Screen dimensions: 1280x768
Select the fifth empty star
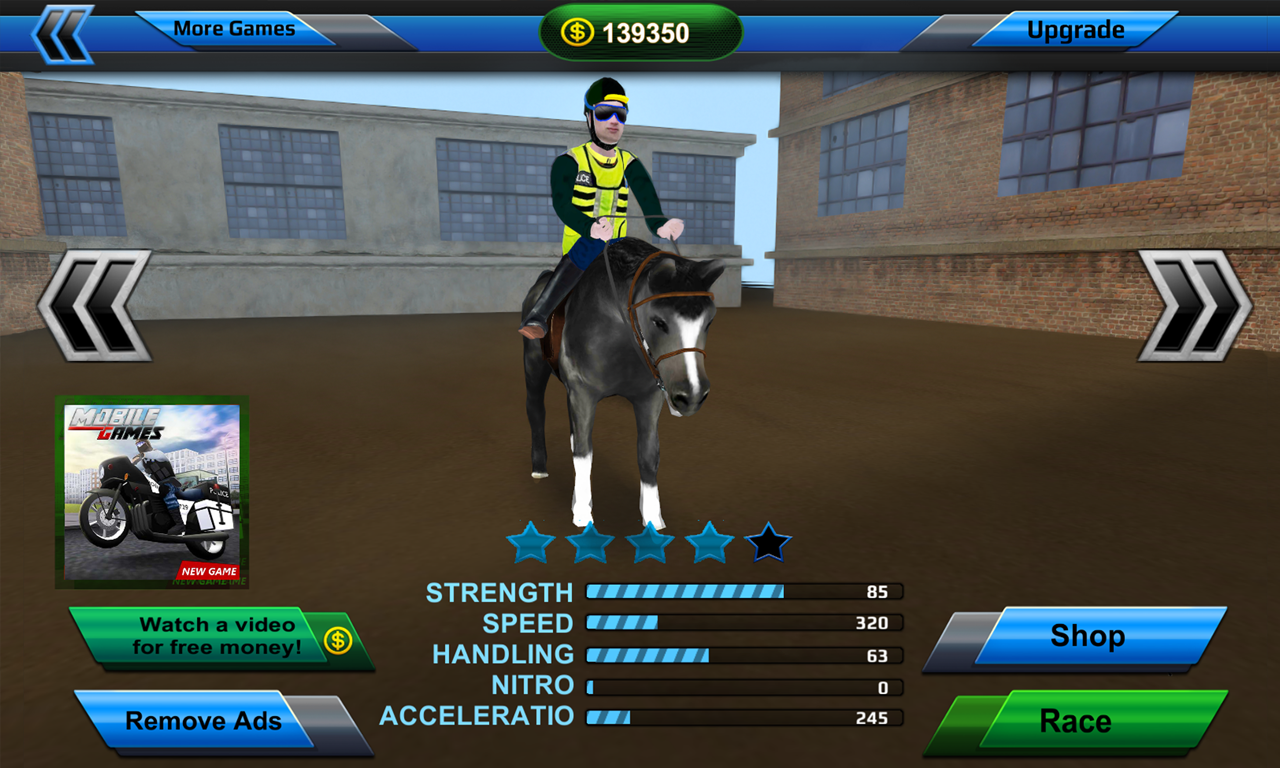pos(770,541)
